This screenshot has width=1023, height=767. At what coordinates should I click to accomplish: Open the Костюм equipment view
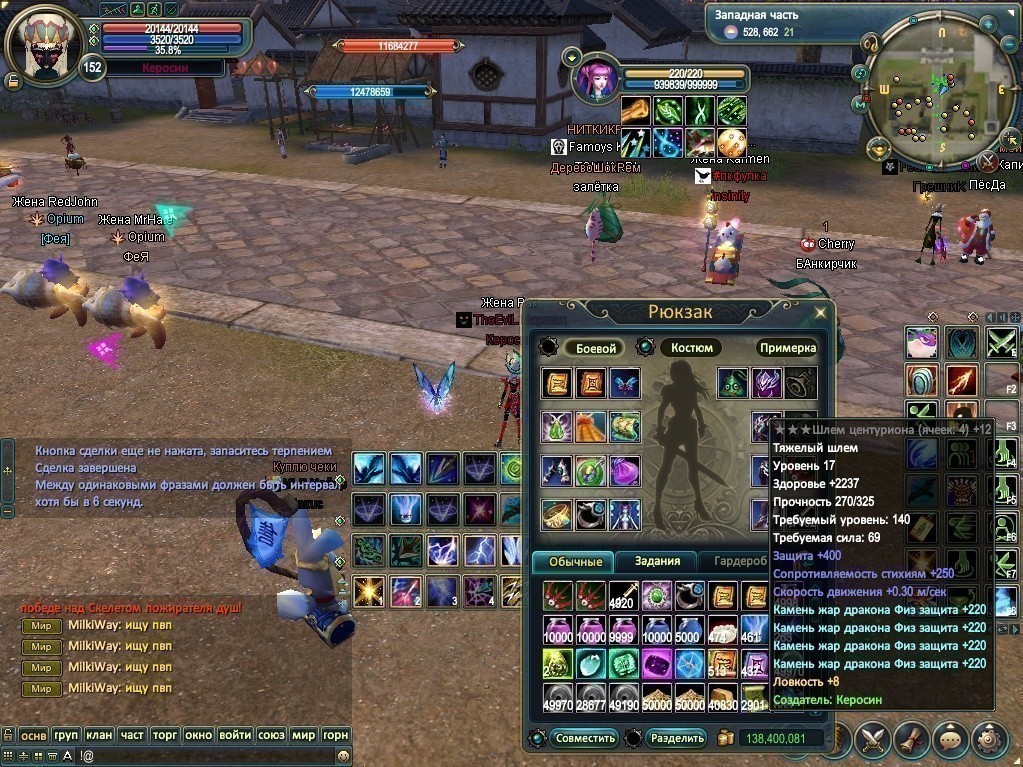click(x=690, y=348)
